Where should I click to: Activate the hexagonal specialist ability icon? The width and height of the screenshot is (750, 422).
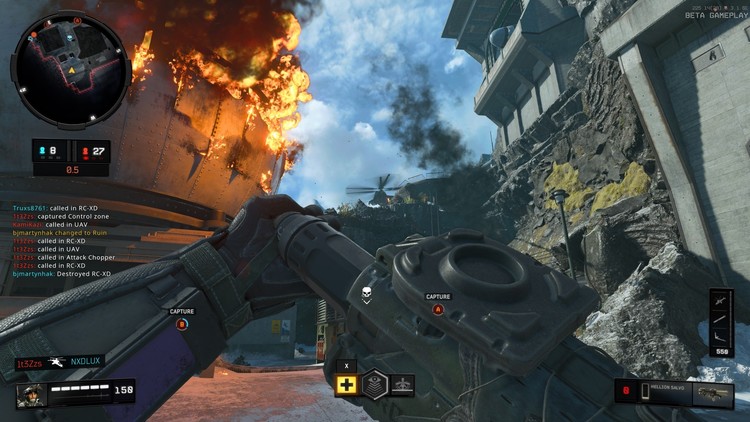click(374, 385)
